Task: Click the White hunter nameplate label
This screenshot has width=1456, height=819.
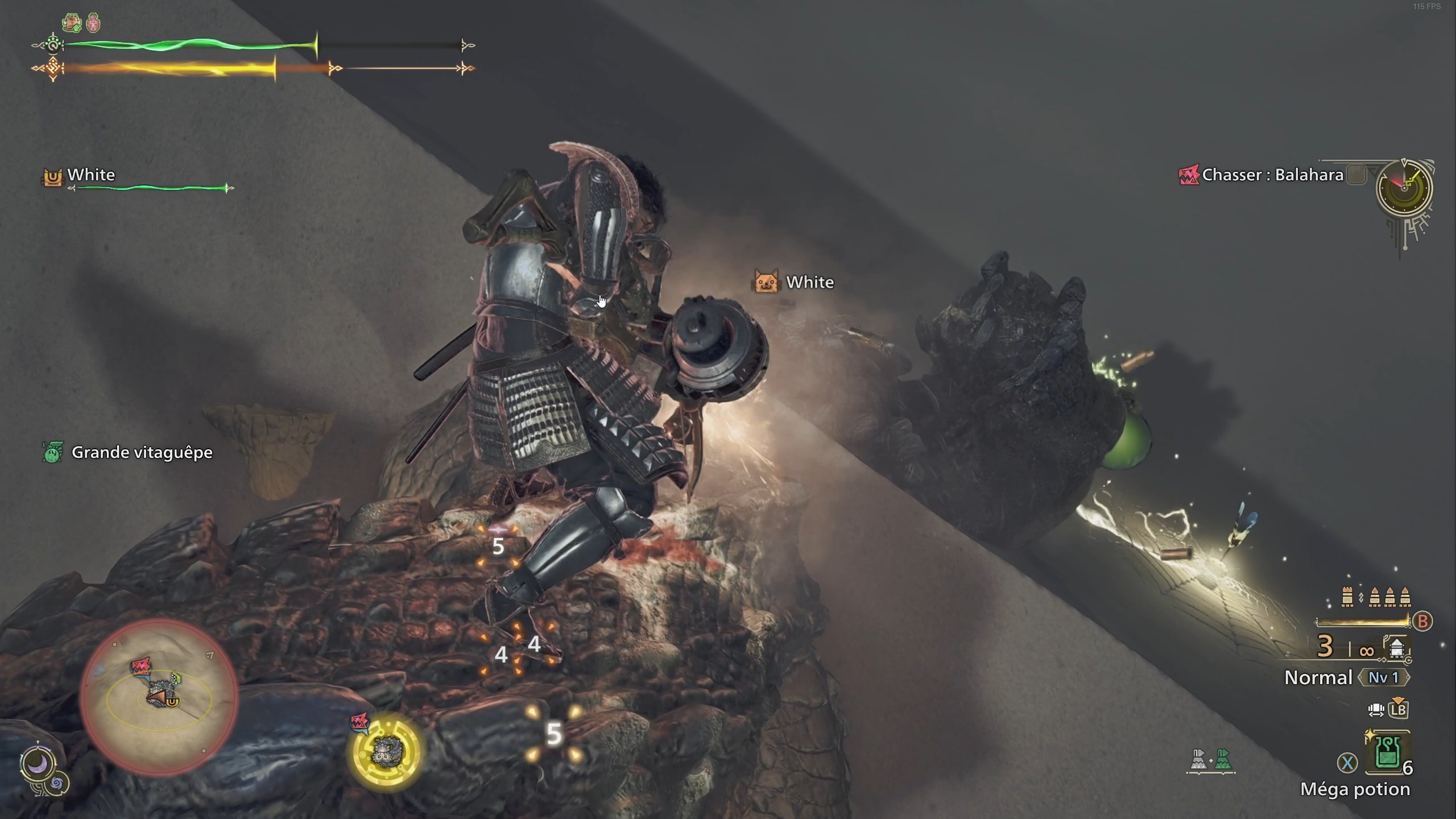Action: pos(90,175)
